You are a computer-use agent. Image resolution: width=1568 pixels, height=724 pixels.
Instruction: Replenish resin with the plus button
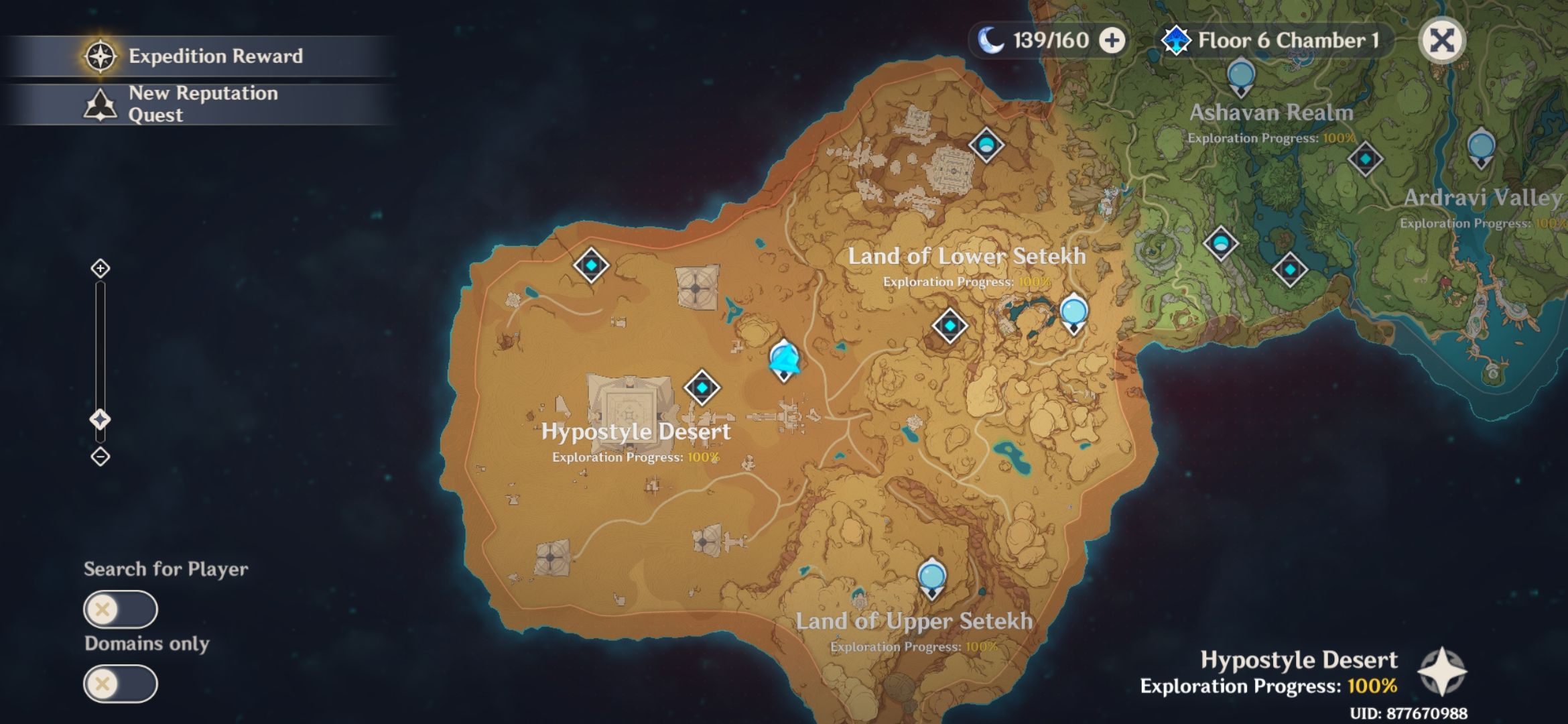tap(1112, 40)
